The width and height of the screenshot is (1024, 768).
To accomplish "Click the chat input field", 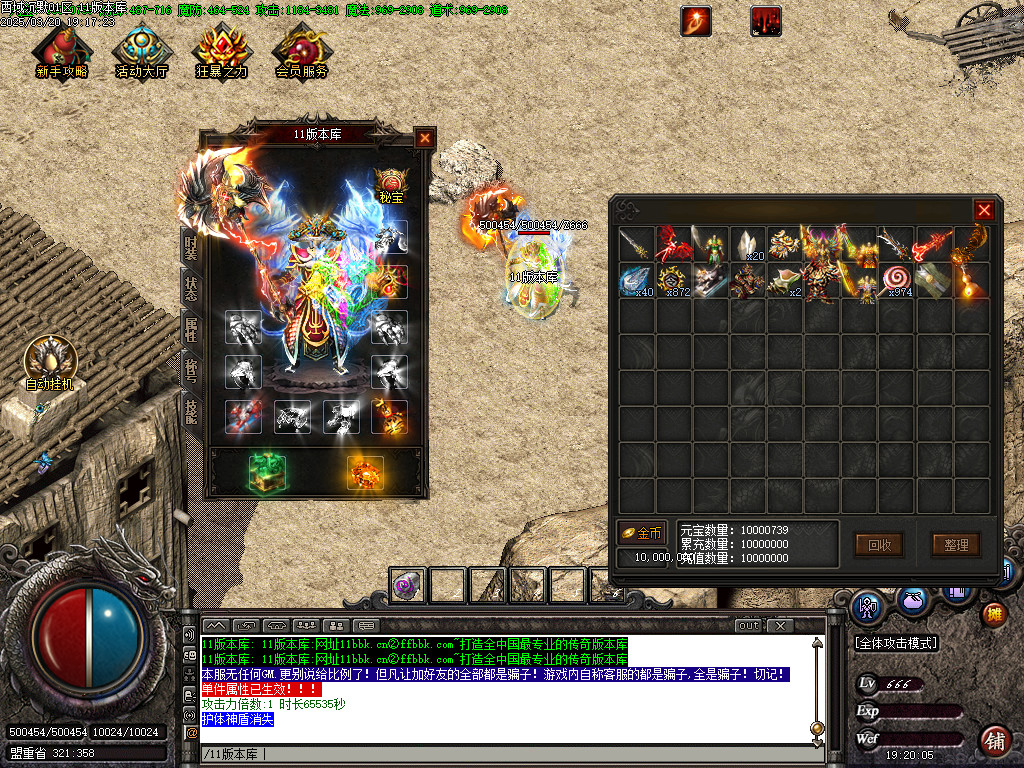I will [x=500, y=753].
